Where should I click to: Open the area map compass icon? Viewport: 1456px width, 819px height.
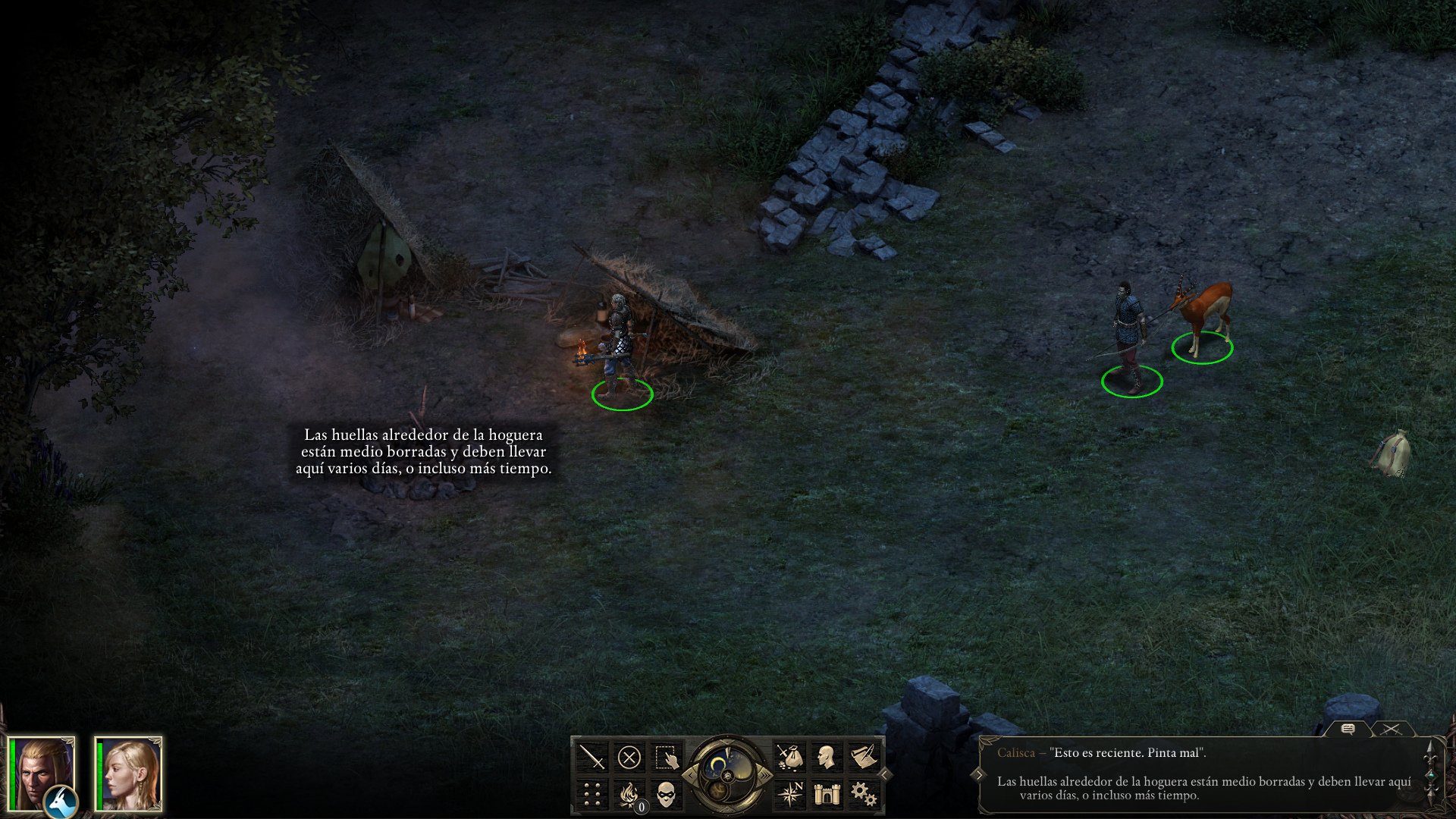792,795
